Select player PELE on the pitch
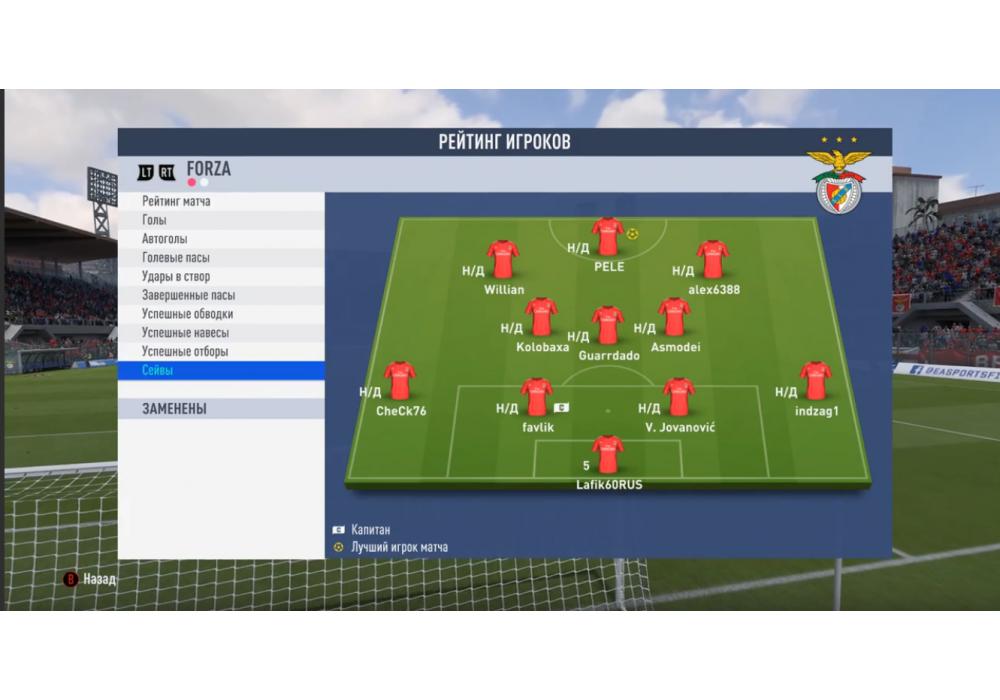Viewport: 1000px width, 700px height. (607, 237)
